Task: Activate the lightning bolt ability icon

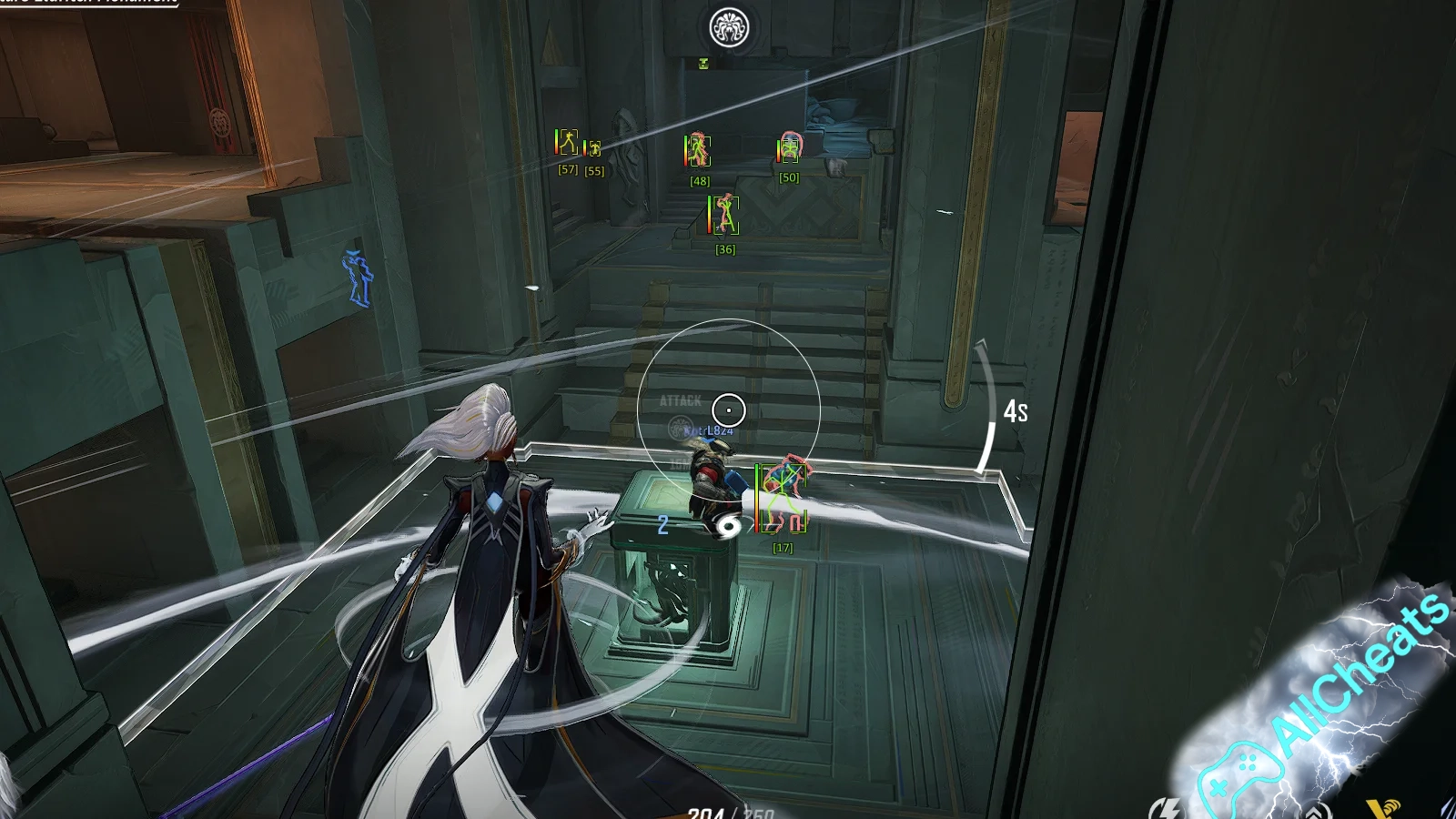Action: point(1165,808)
